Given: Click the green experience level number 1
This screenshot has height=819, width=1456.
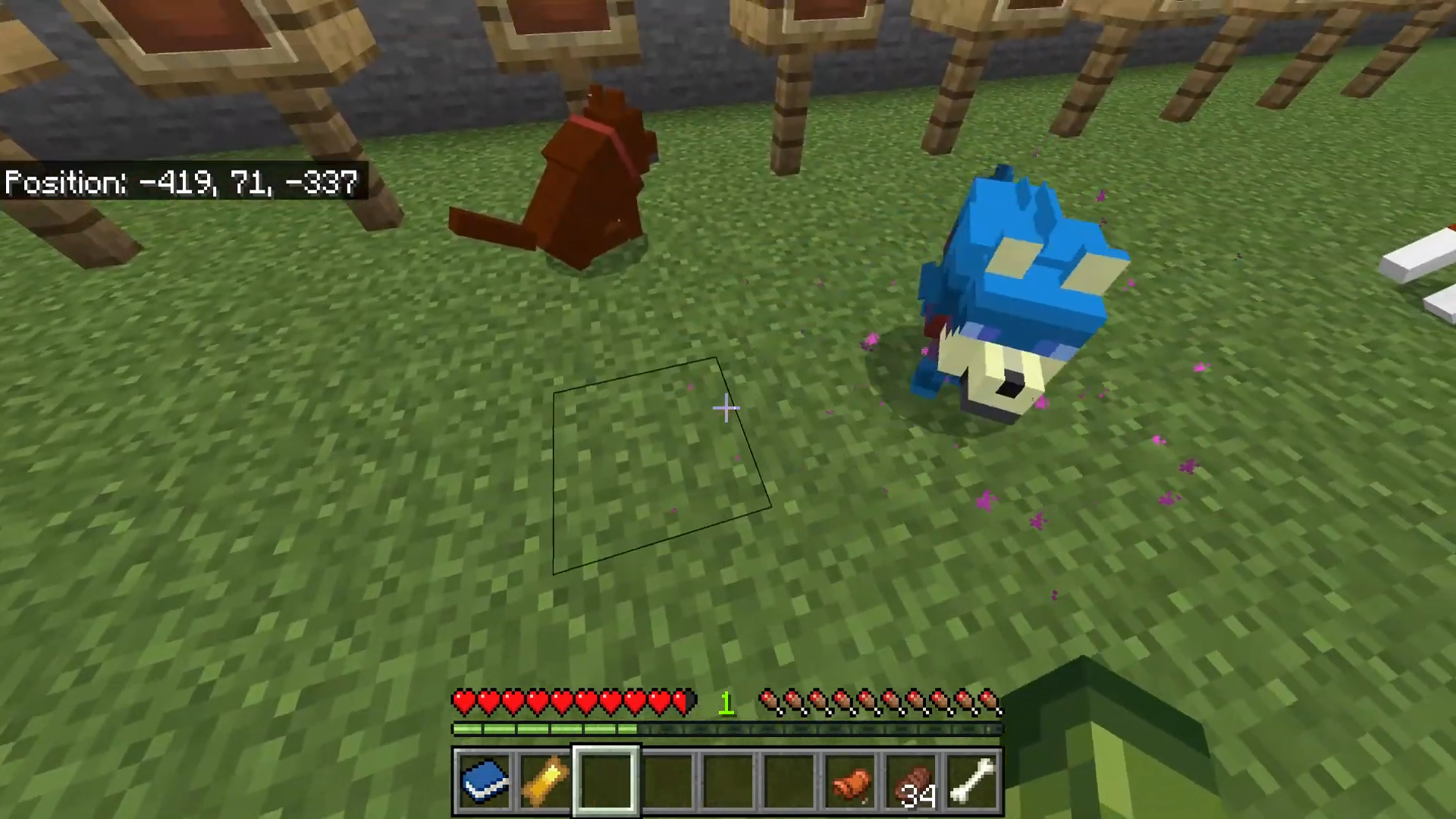Looking at the screenshot, I should (x=726, y=703).
